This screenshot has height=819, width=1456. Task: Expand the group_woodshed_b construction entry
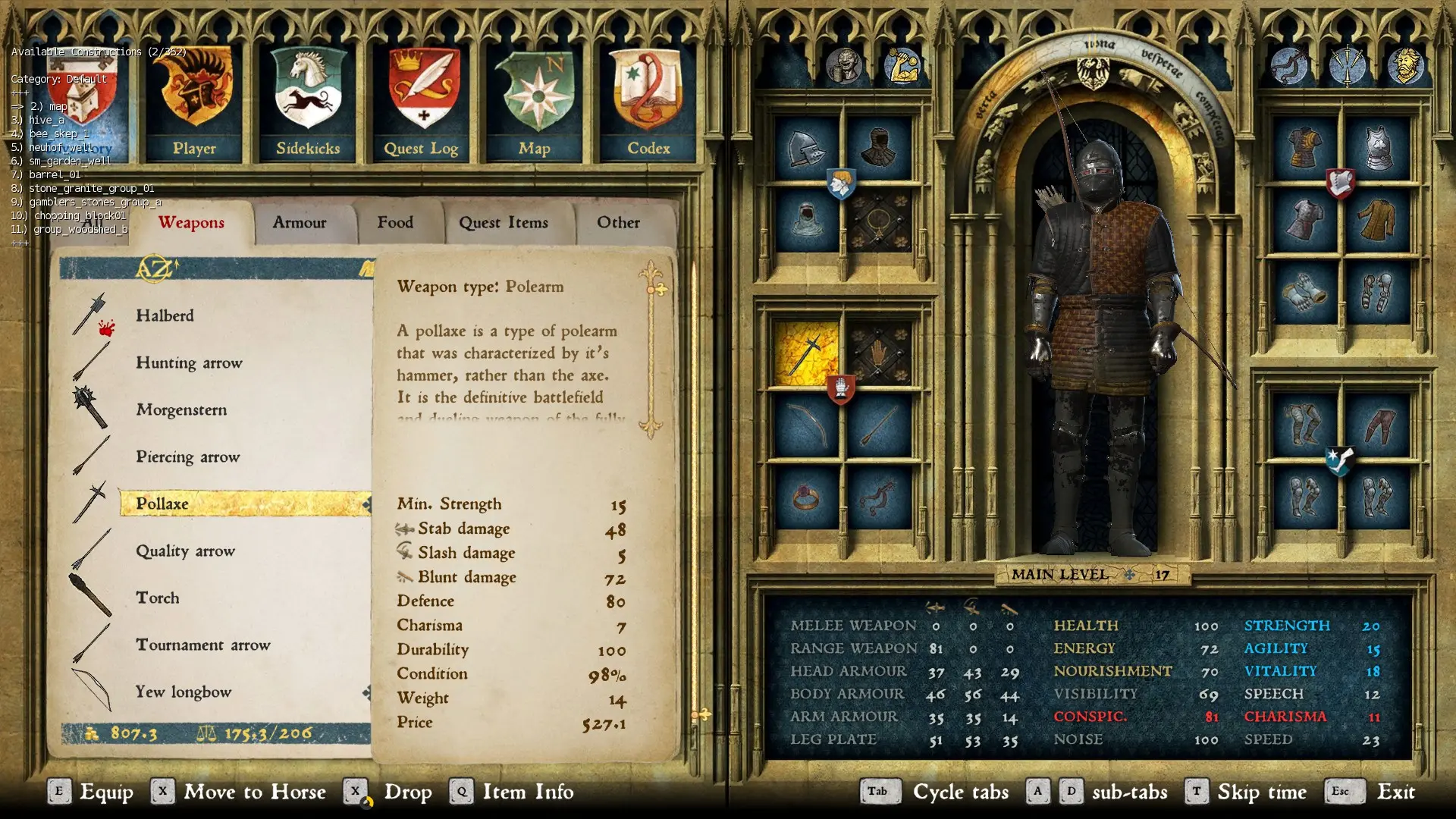[x=80, y=228]
